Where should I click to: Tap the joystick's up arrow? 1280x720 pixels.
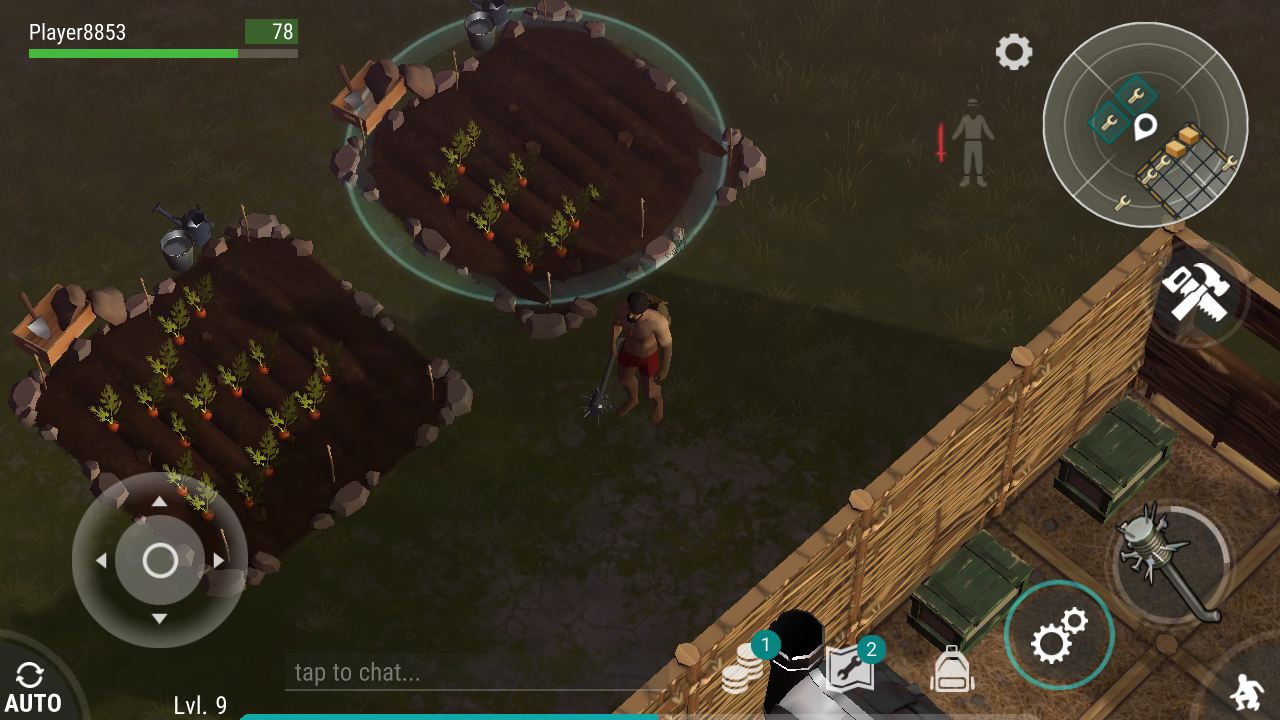coord(160,502)
